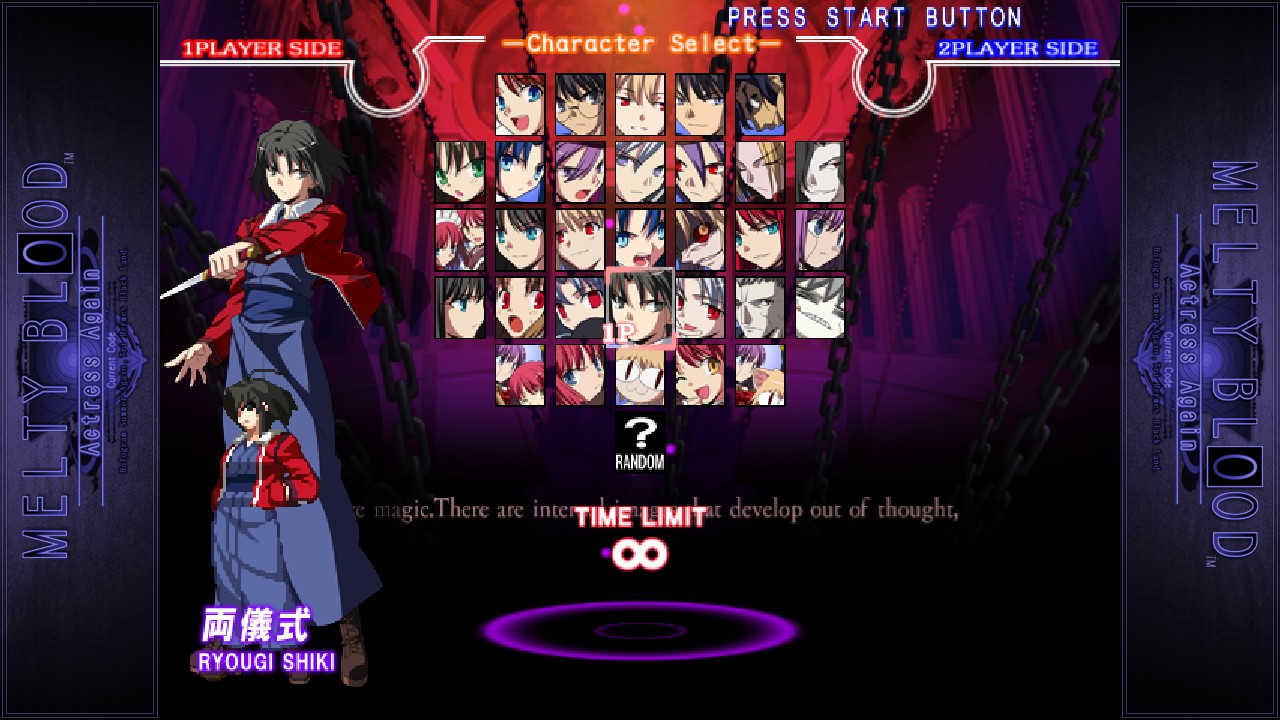The width and height of the screenshot is (1280, 720).
Task: Select green-eyed Miyako's portrait
Action: (x=460, y=172)
